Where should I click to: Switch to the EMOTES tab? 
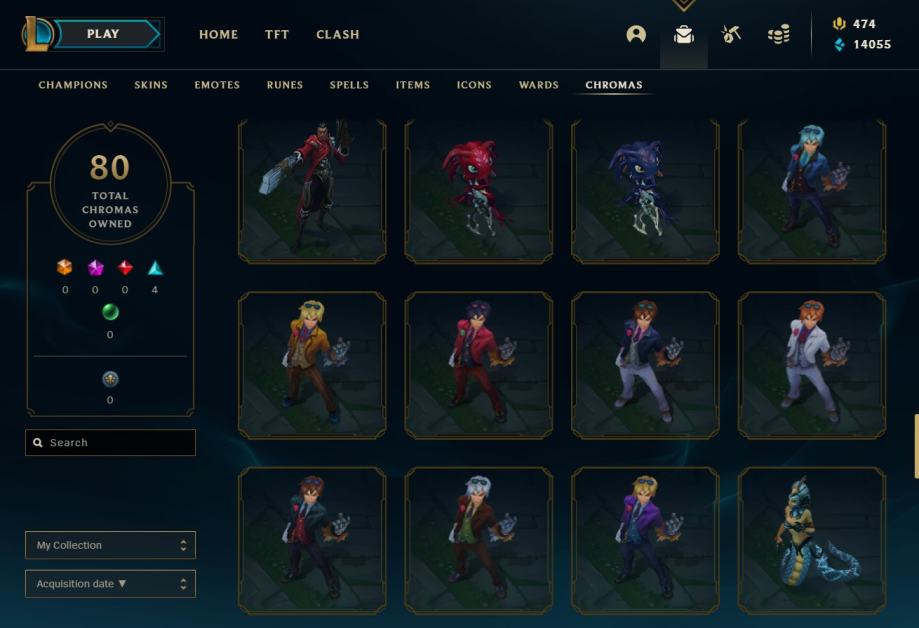(x=217, y=85)
